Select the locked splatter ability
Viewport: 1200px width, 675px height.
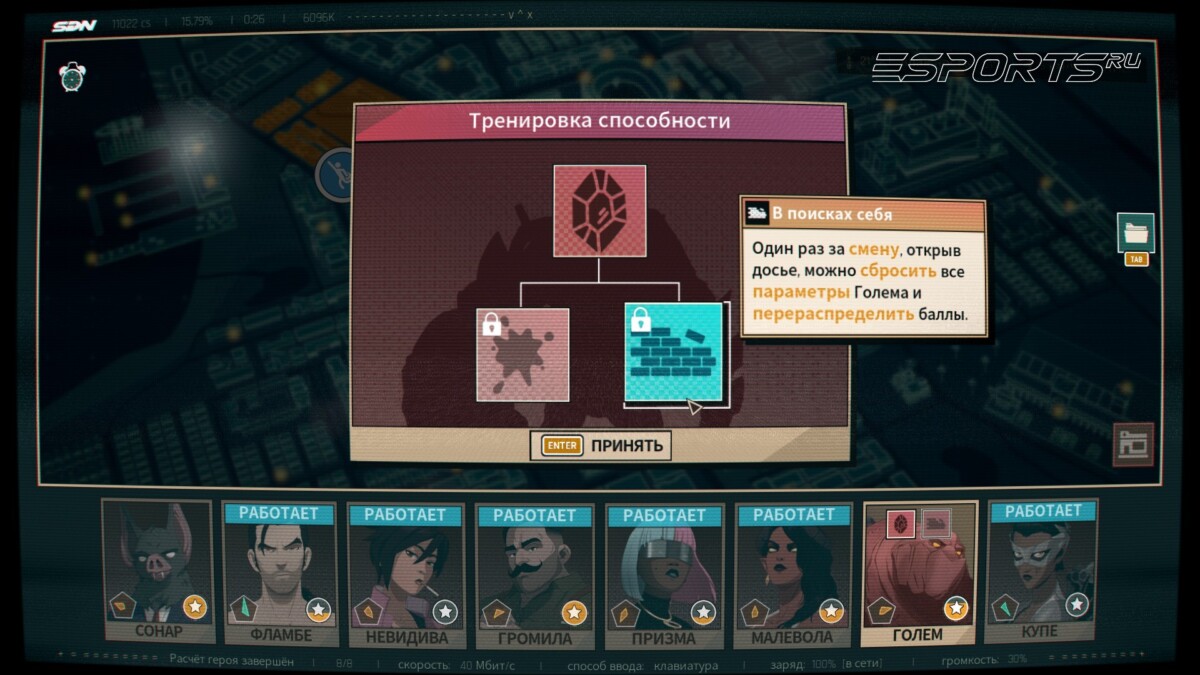pos(523,355)
